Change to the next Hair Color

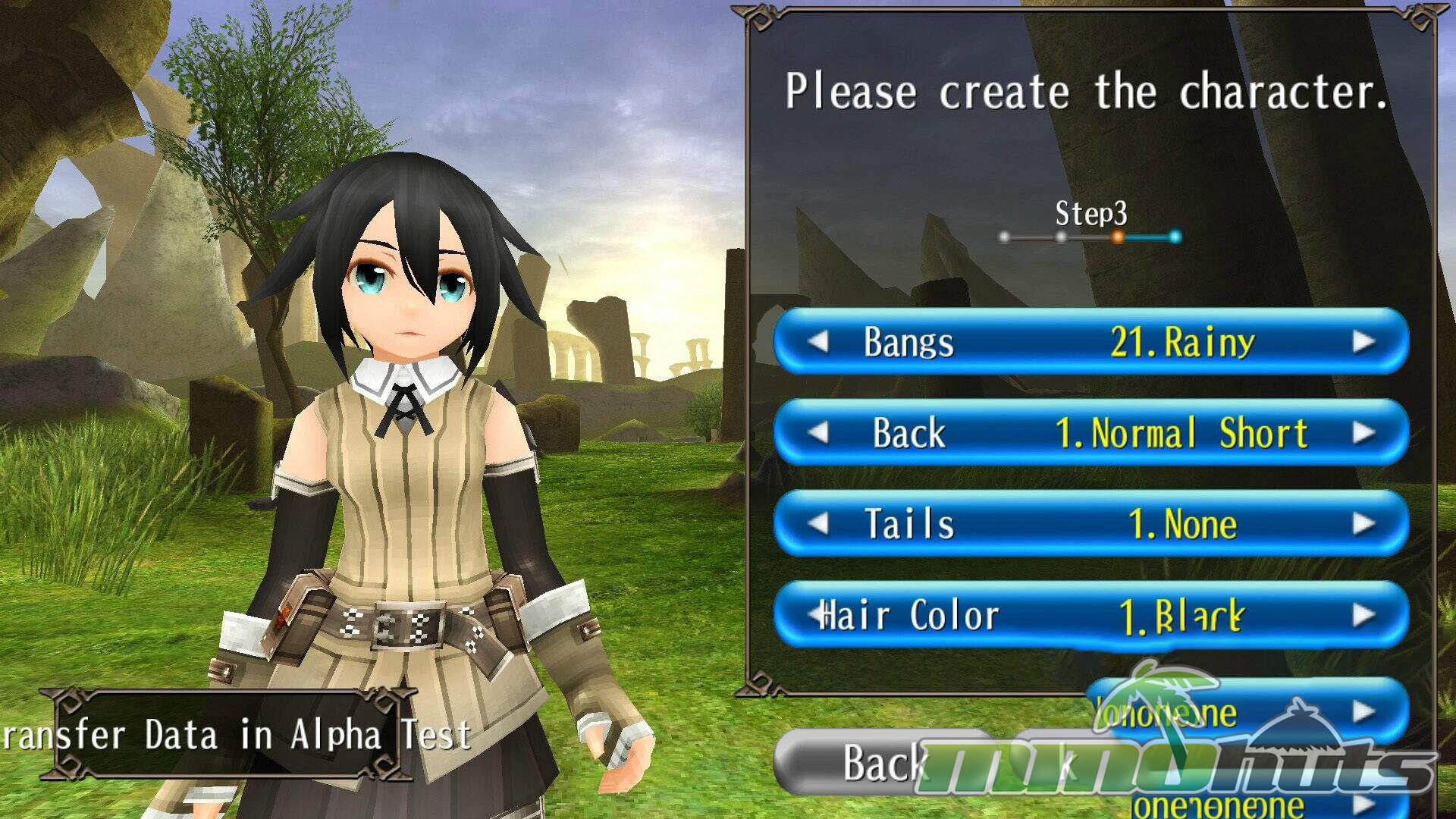tap(1363, 615)
